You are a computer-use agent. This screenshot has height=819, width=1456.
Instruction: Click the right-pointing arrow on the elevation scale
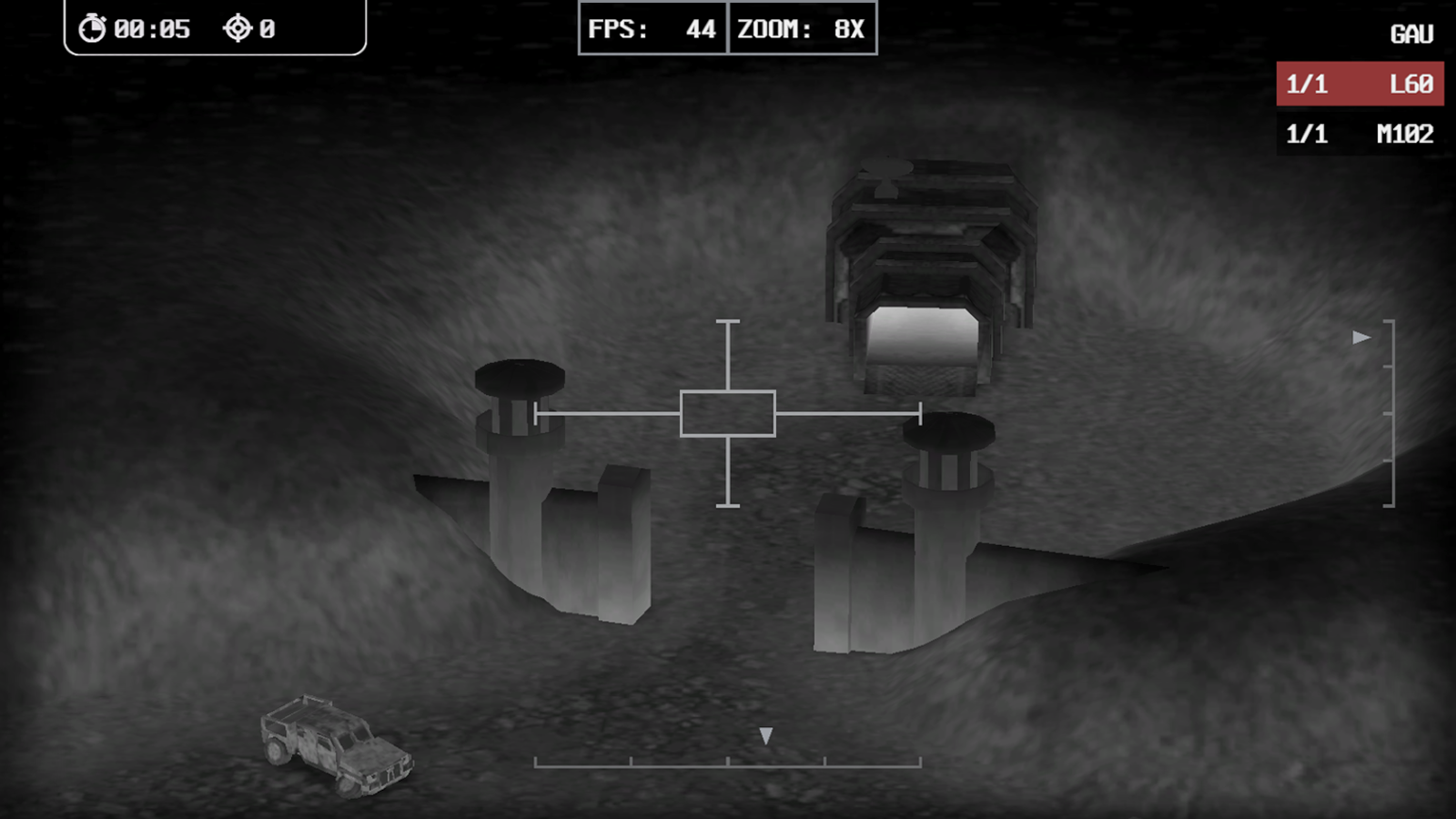pos(1360,336)
